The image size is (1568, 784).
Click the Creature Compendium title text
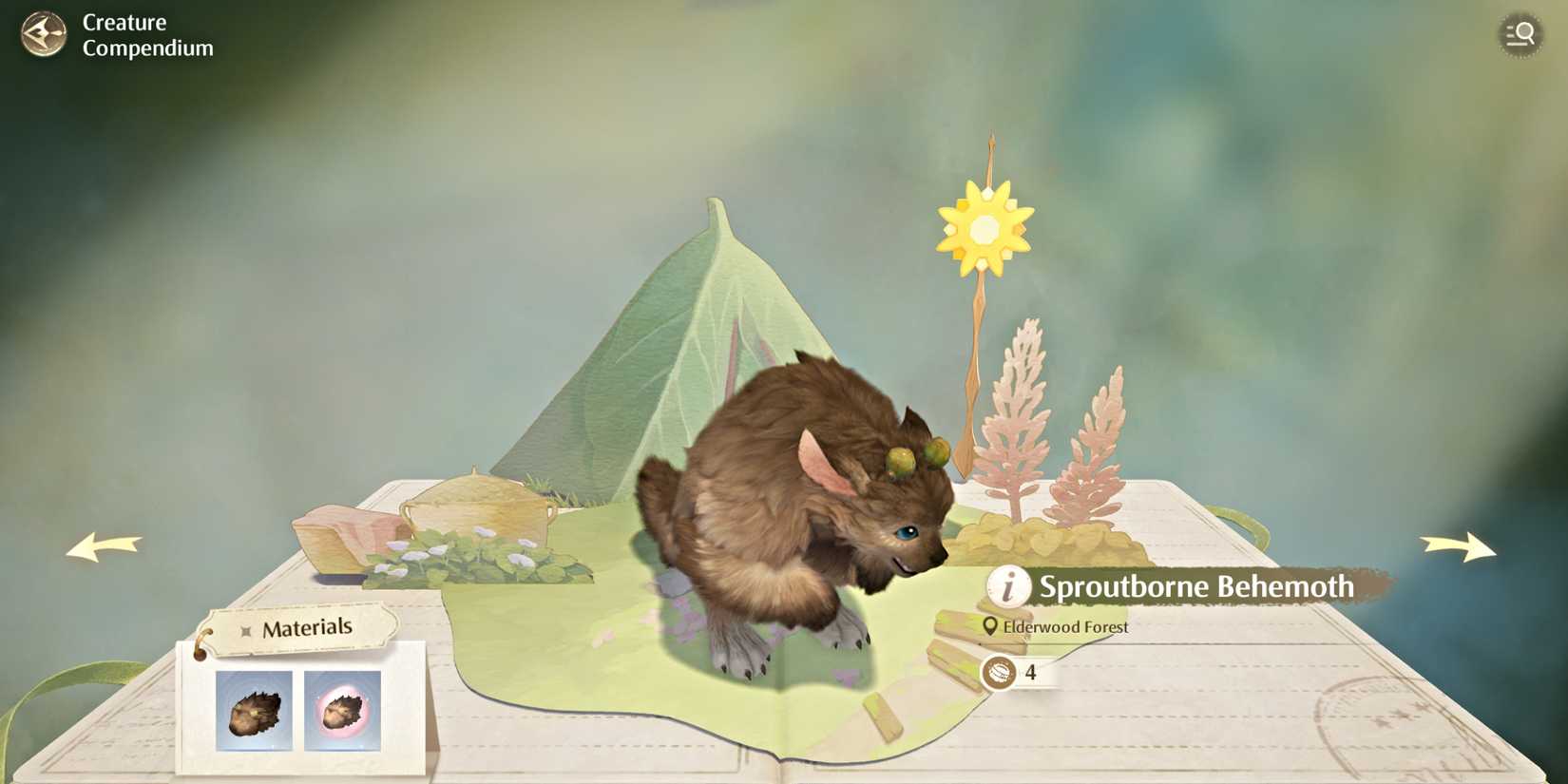[x=147, y=33]
